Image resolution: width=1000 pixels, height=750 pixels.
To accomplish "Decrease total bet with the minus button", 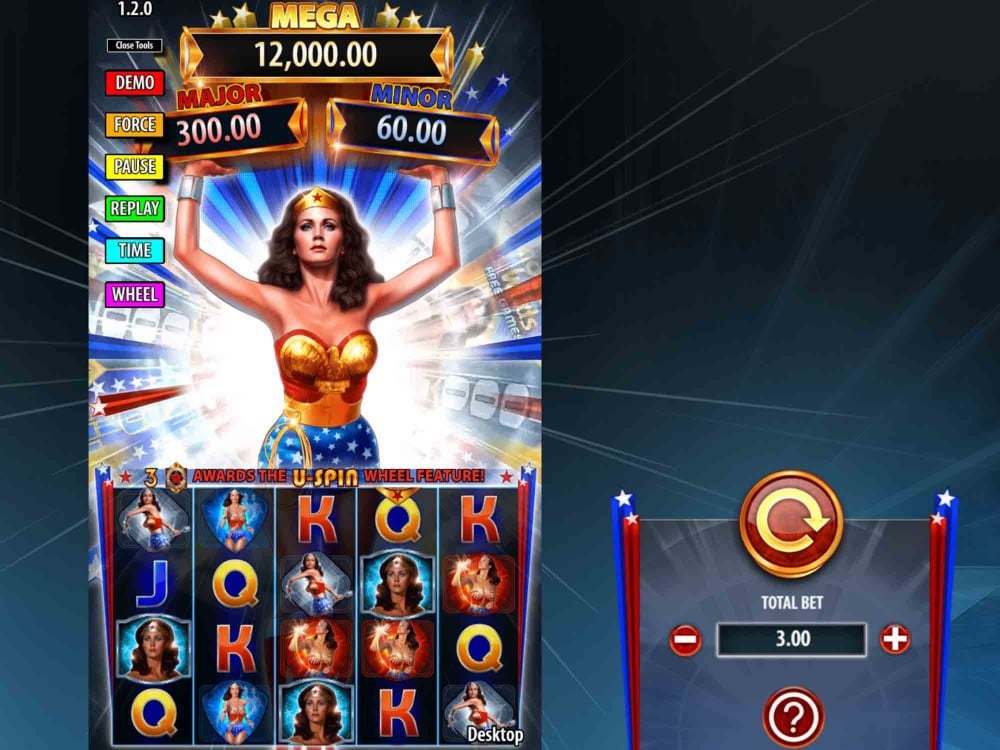I will [x=685, y=639].
